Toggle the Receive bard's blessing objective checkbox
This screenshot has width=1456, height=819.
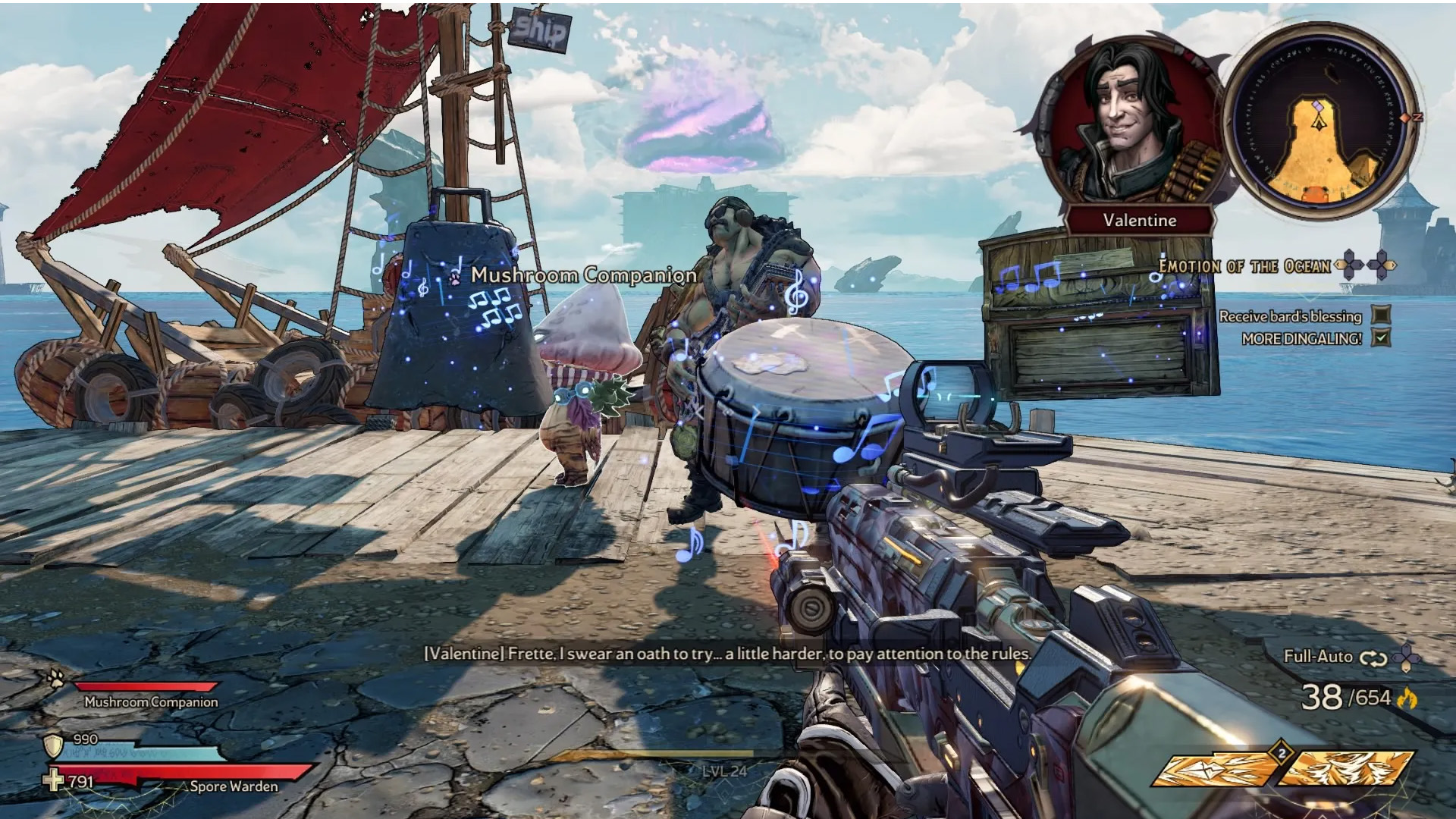click(1382, 315)
